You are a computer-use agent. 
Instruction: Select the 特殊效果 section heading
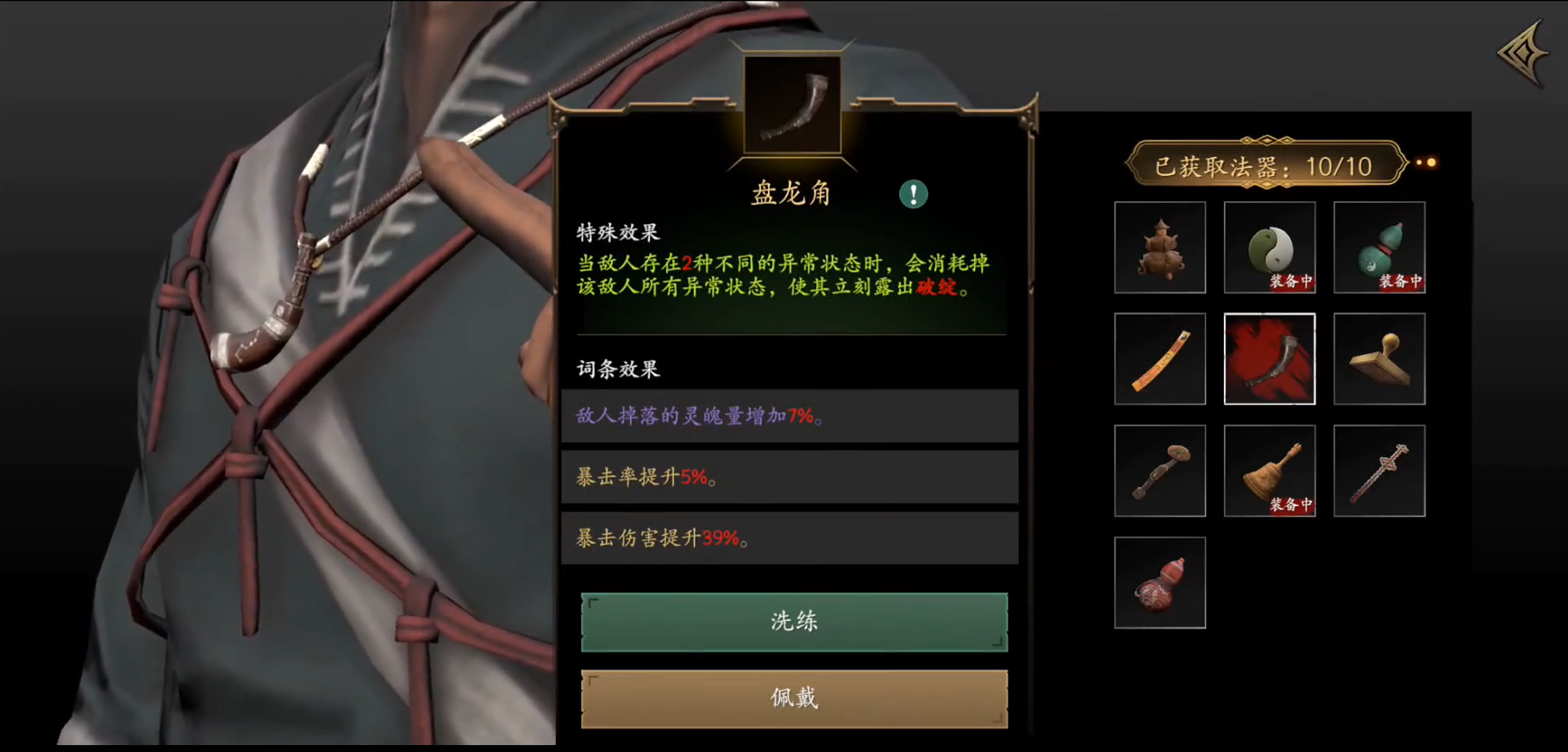[x=617, y=231]
